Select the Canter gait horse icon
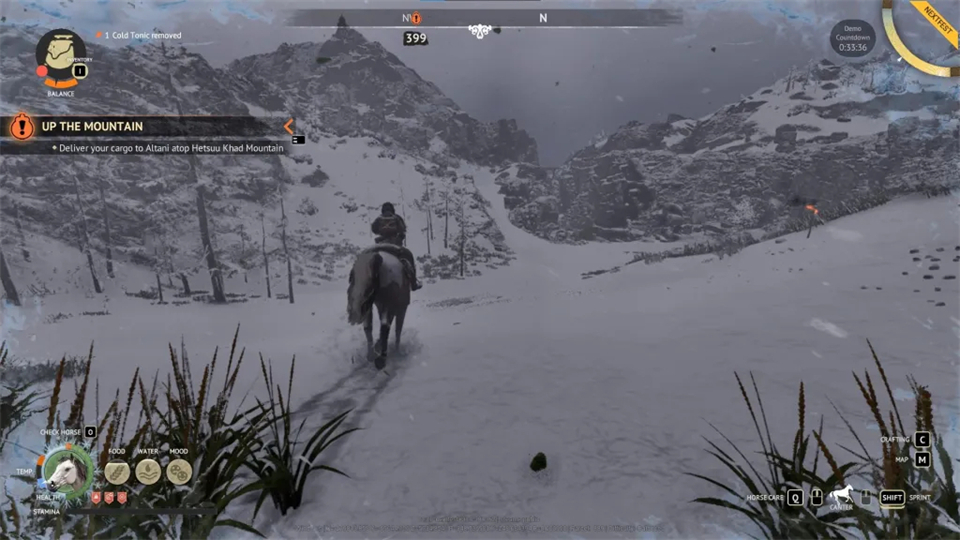 pyautogui.click(x=840, y=494)
